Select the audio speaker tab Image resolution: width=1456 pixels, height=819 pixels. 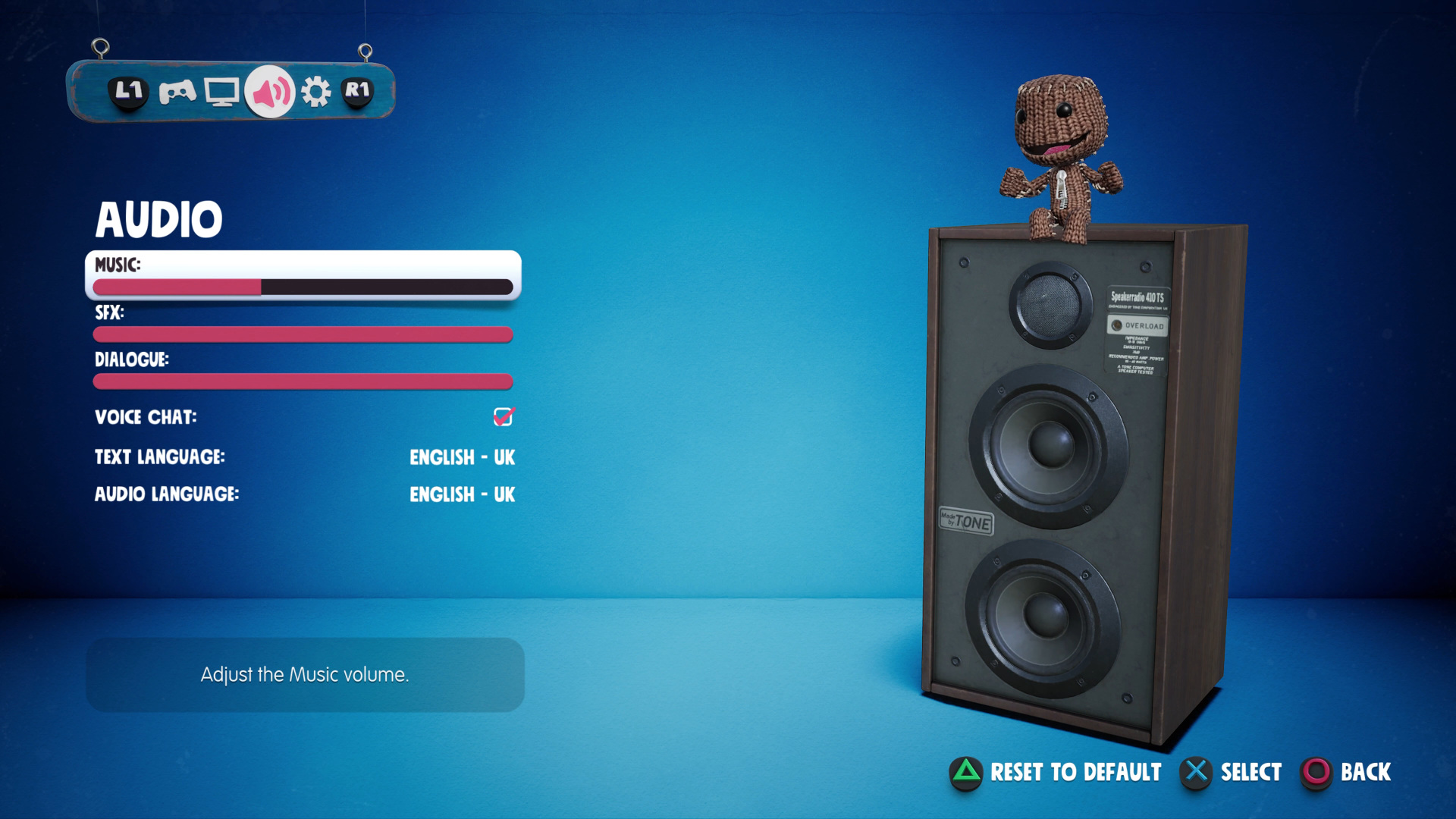pos(270,93)
